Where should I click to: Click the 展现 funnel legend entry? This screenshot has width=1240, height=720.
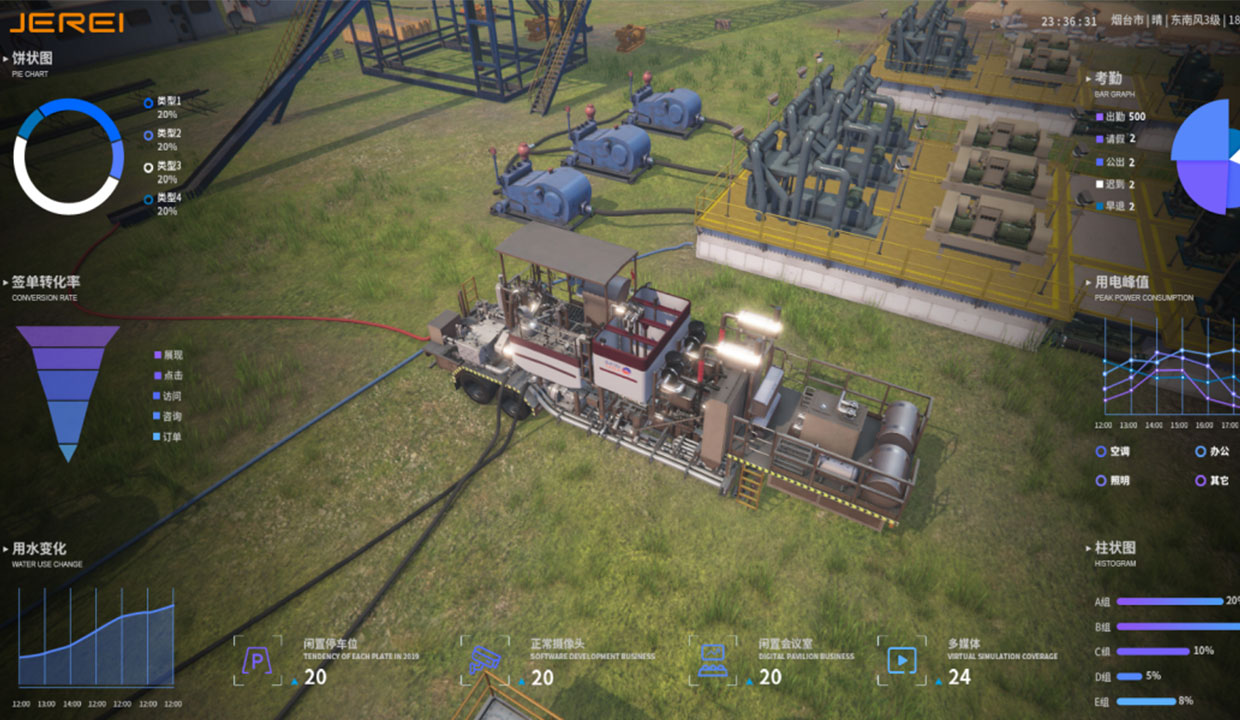pyautogui.click(x=169, y=355)
